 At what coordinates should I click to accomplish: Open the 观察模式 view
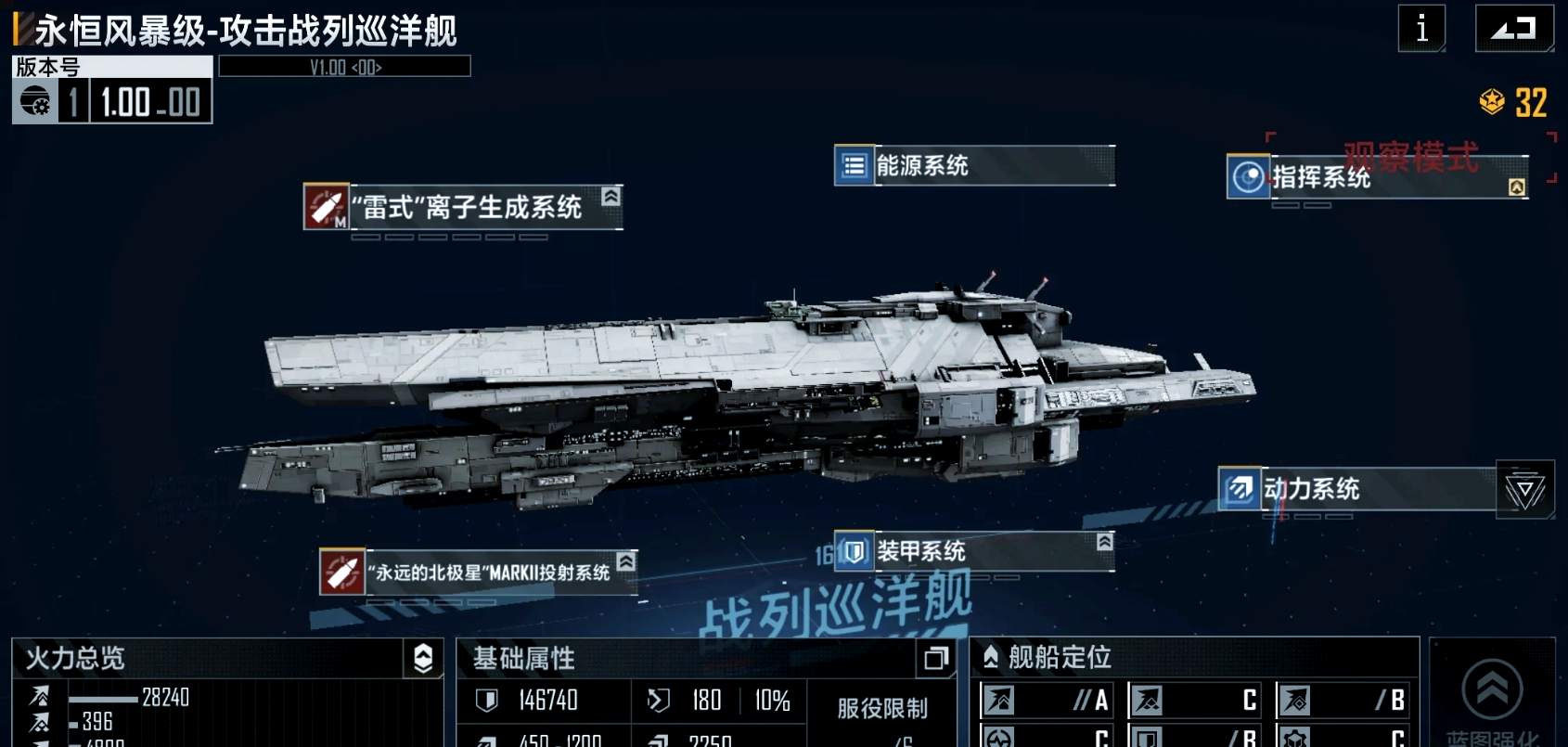pyautogui.click(x=1409, y=156)
